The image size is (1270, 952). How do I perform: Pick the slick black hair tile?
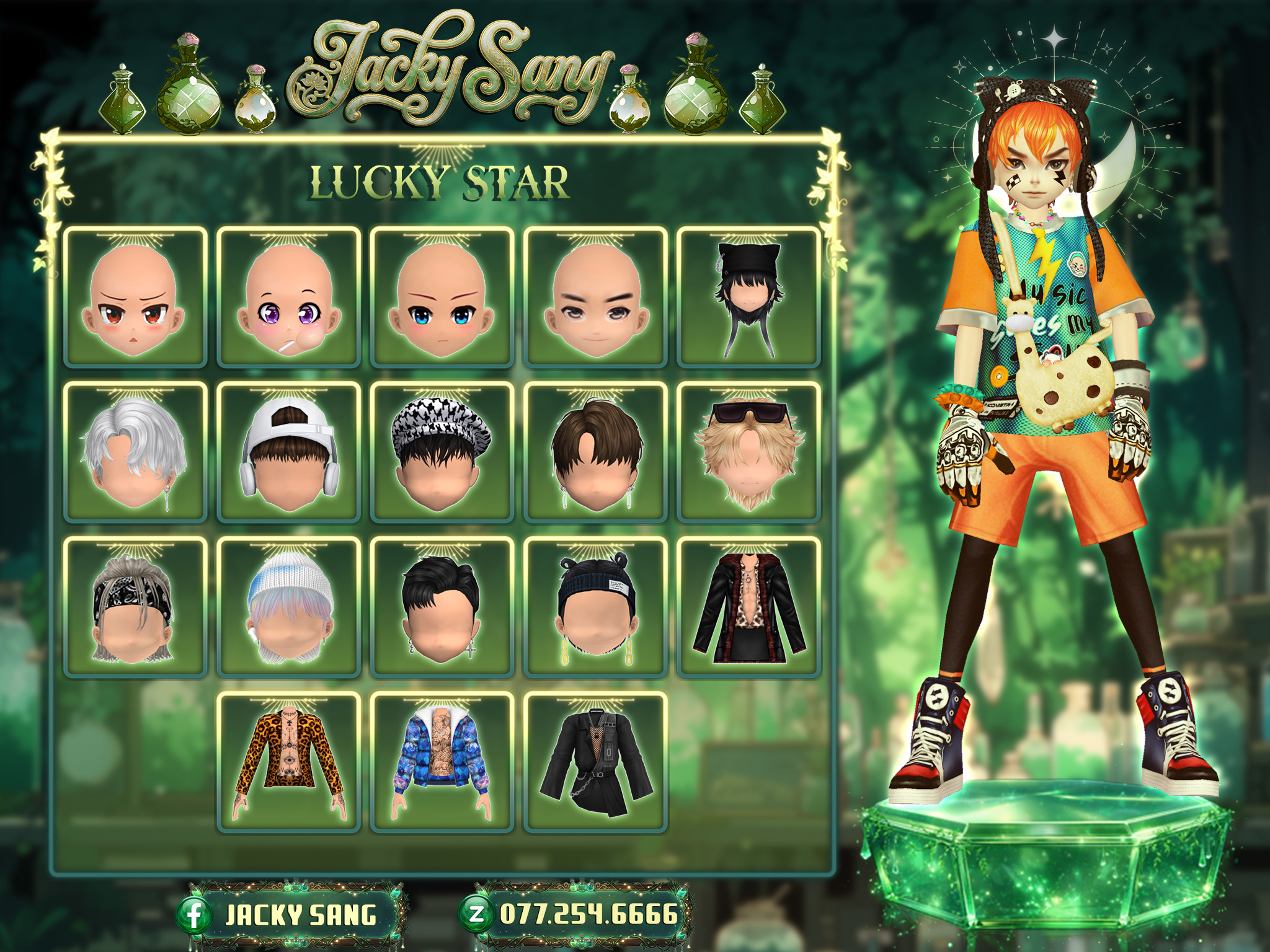(442, 607)
